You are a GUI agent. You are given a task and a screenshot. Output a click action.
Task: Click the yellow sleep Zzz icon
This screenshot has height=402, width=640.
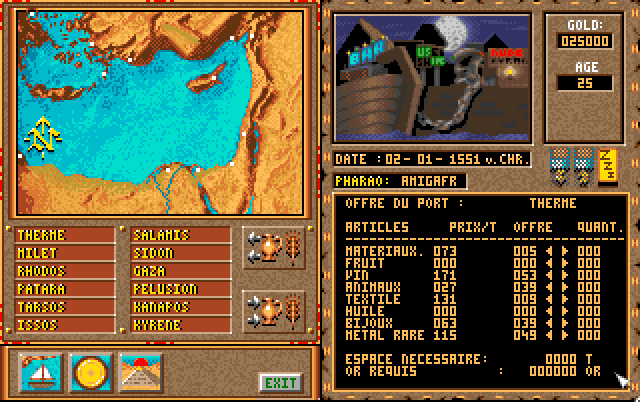point(607,167)
